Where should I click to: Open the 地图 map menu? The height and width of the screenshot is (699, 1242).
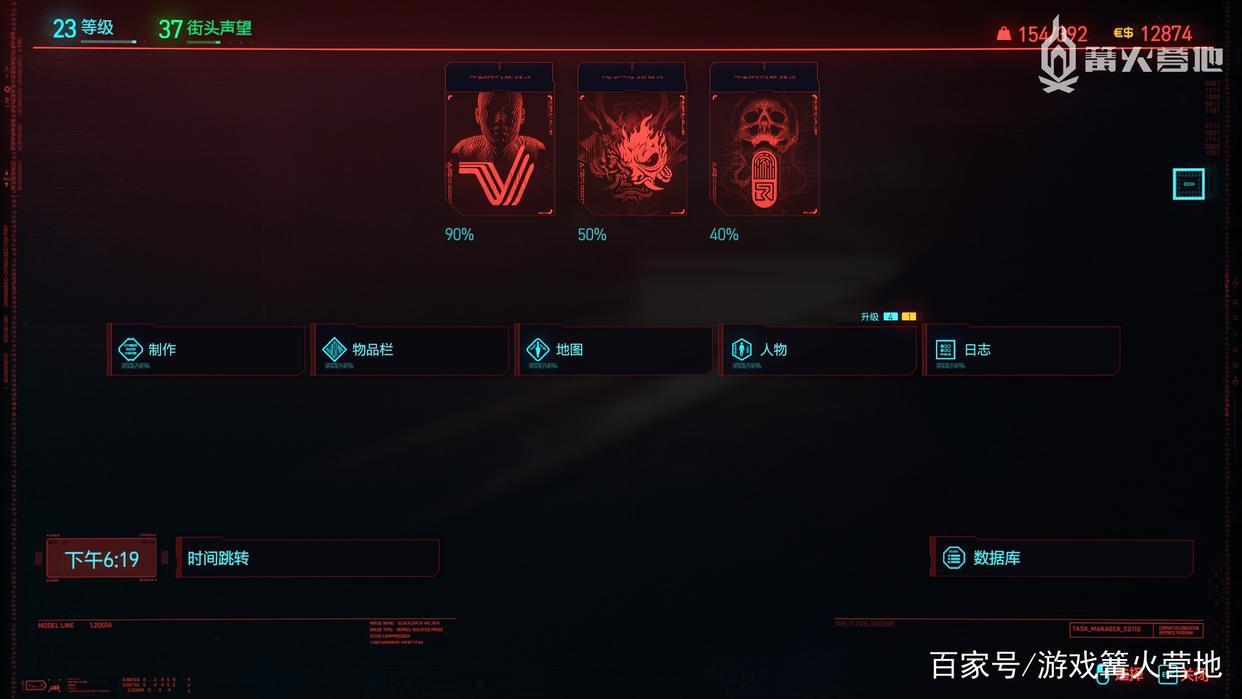(614, 350)
